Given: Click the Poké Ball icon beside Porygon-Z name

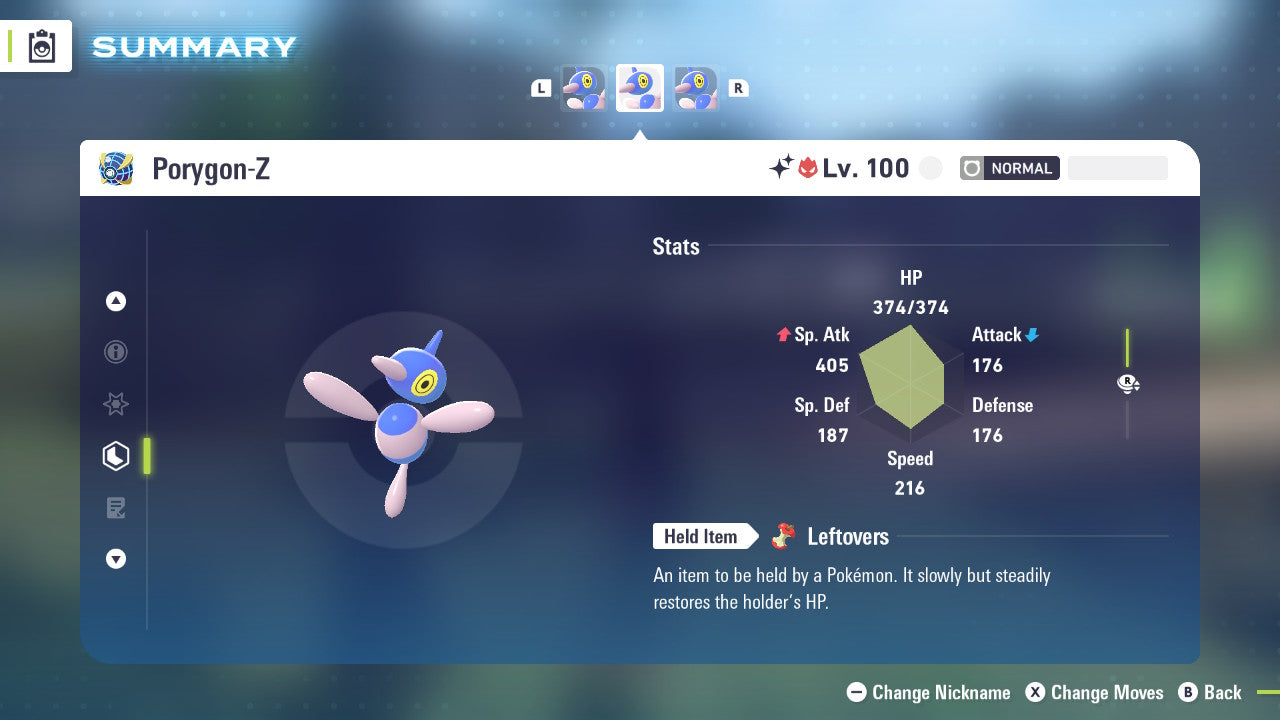Looking at the screenshot, I should click(x=115, y=168).
